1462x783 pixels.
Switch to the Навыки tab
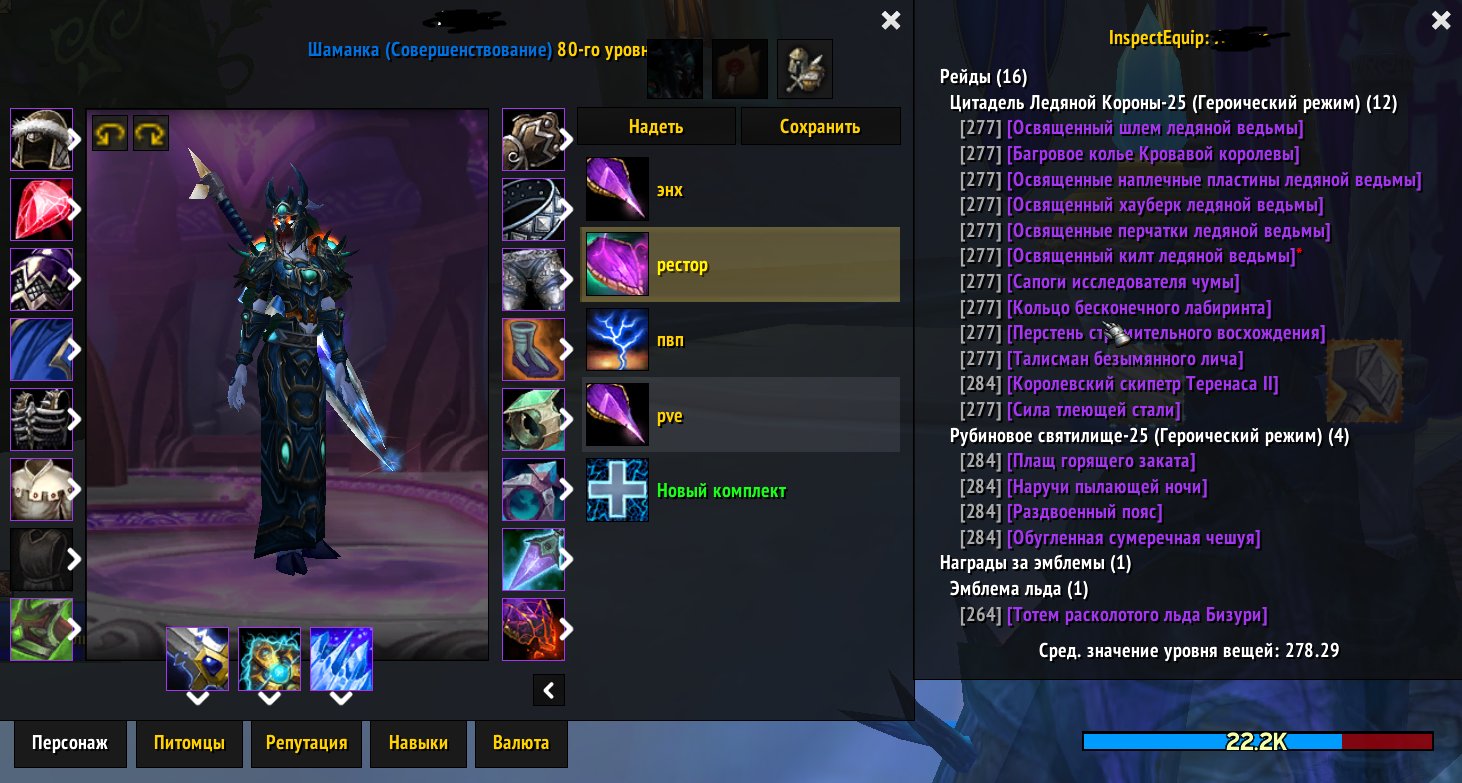click(x=418, y=743)
